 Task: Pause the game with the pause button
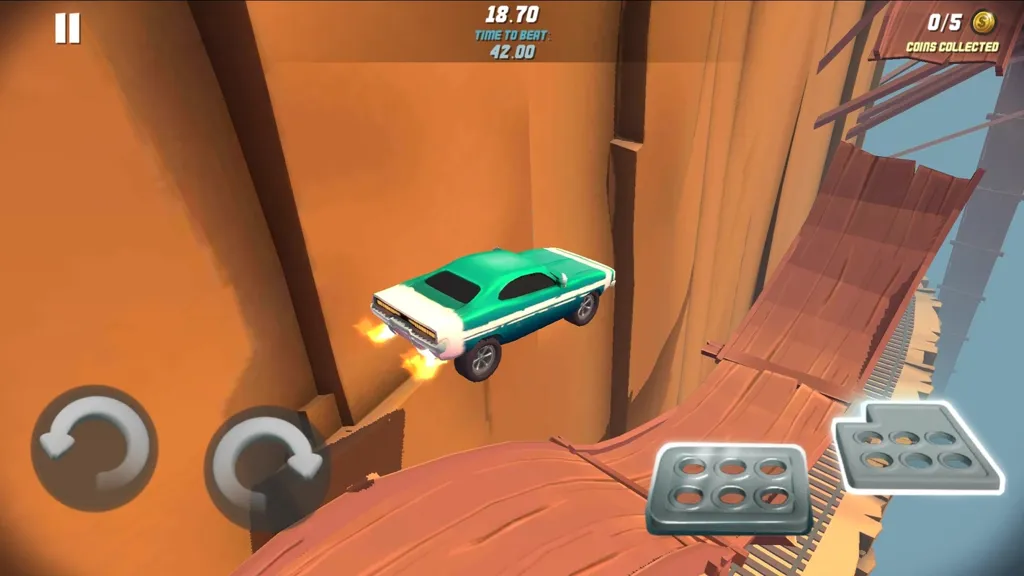[x=67, y=28]
